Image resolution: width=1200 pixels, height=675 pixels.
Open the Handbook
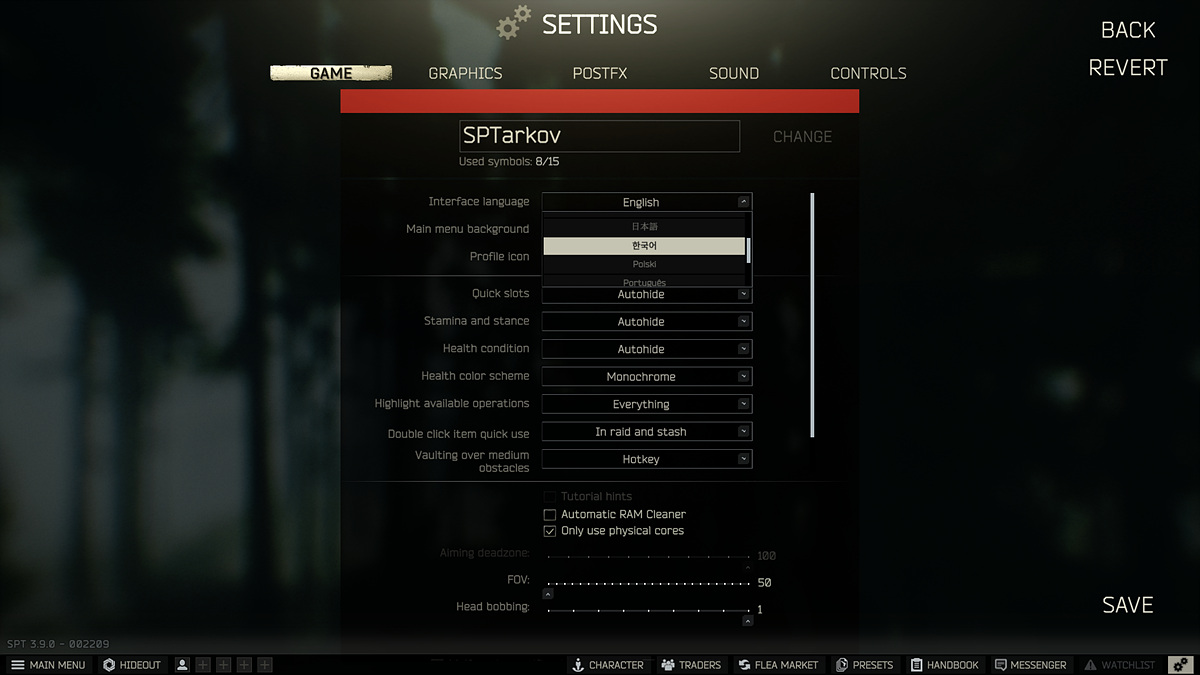[944, 665]
